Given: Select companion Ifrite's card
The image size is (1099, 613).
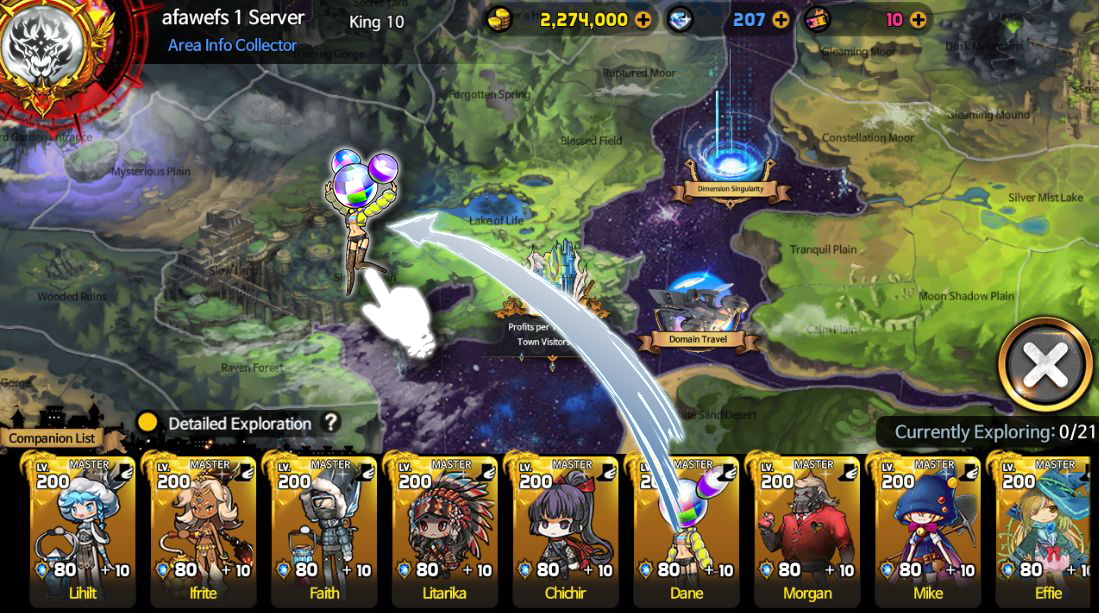Looking at the screenshot, I should 203,530.
